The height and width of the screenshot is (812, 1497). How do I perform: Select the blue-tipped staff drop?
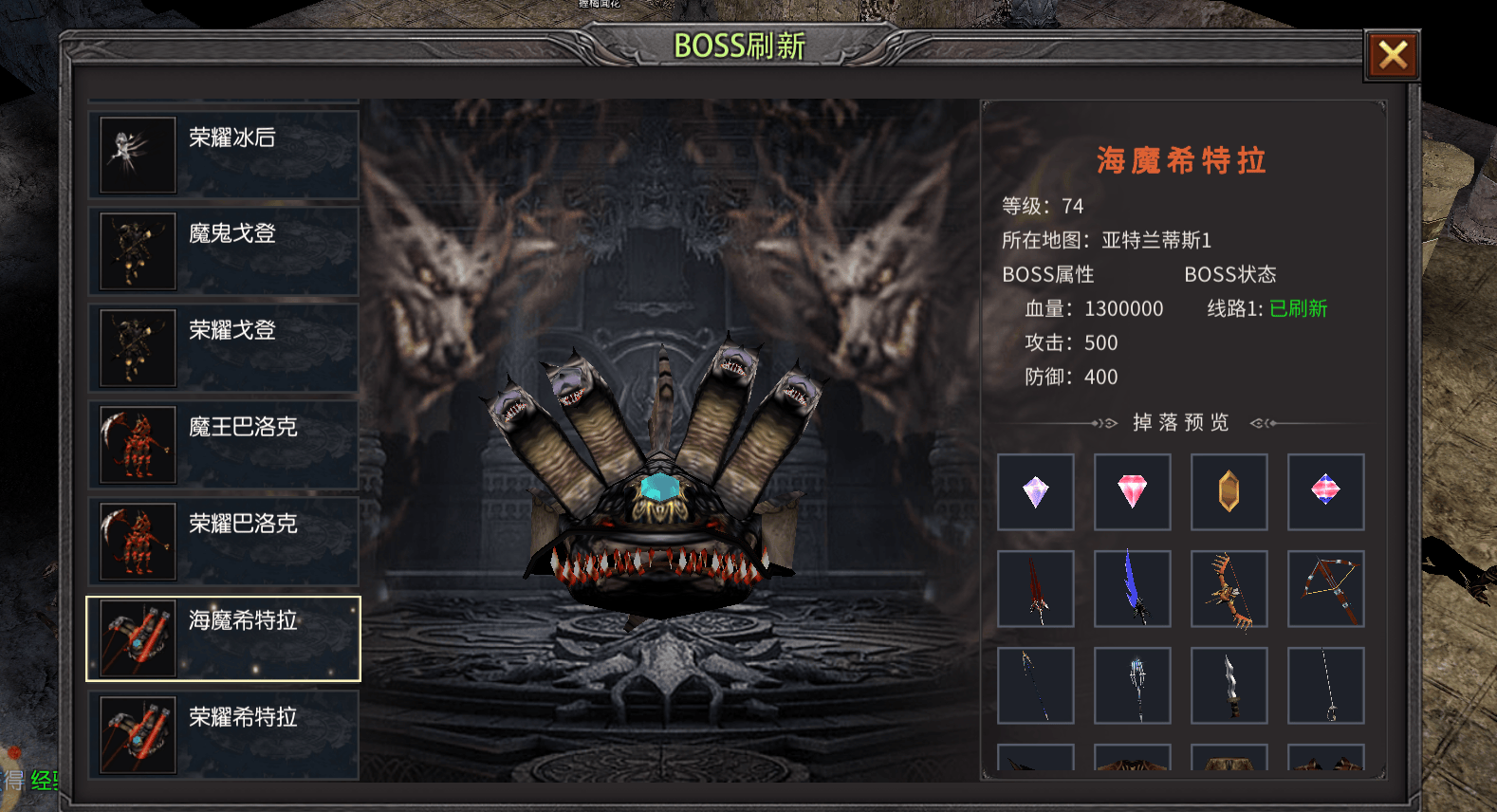(1133, 685)
